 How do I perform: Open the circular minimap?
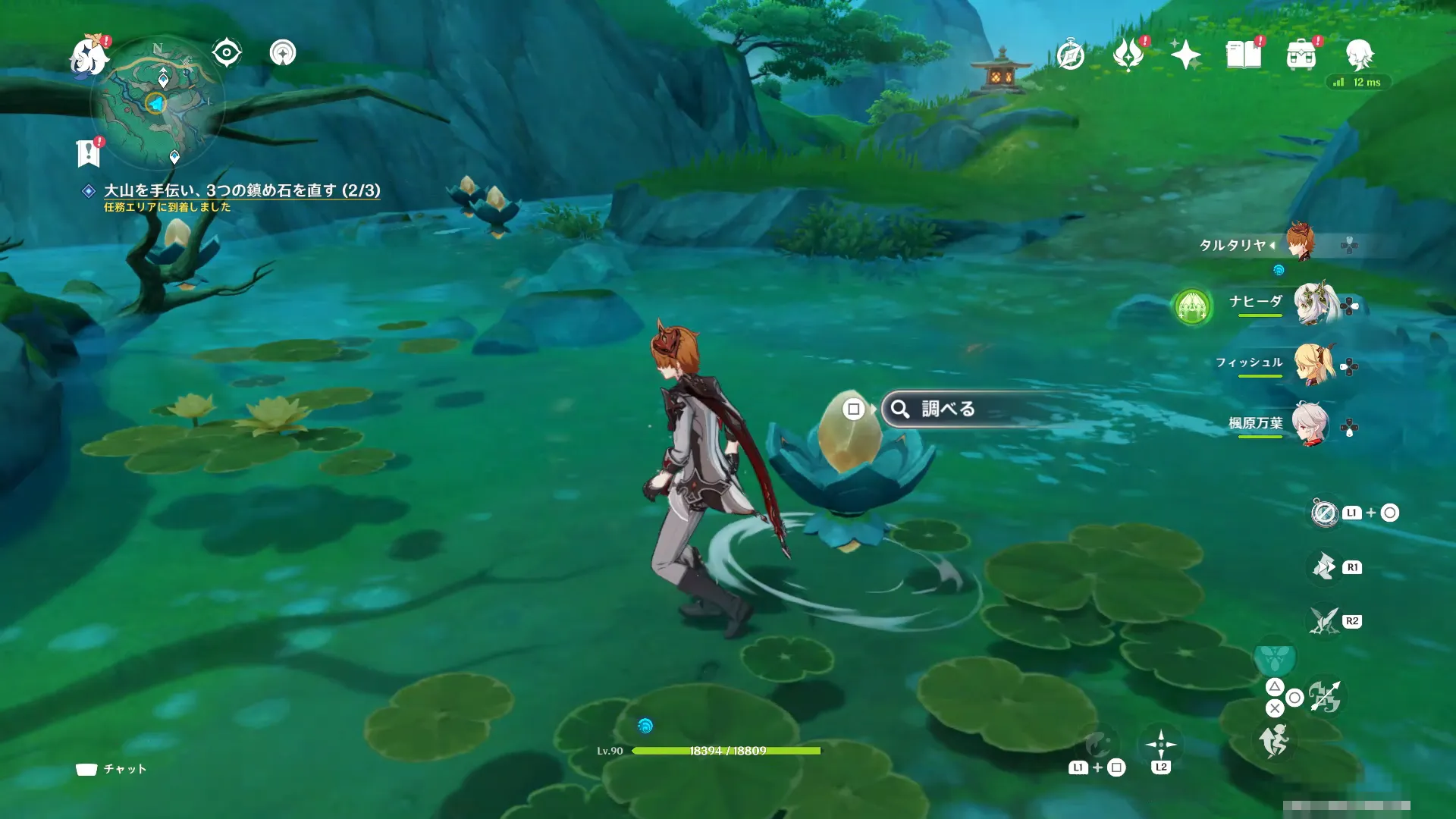157,102
